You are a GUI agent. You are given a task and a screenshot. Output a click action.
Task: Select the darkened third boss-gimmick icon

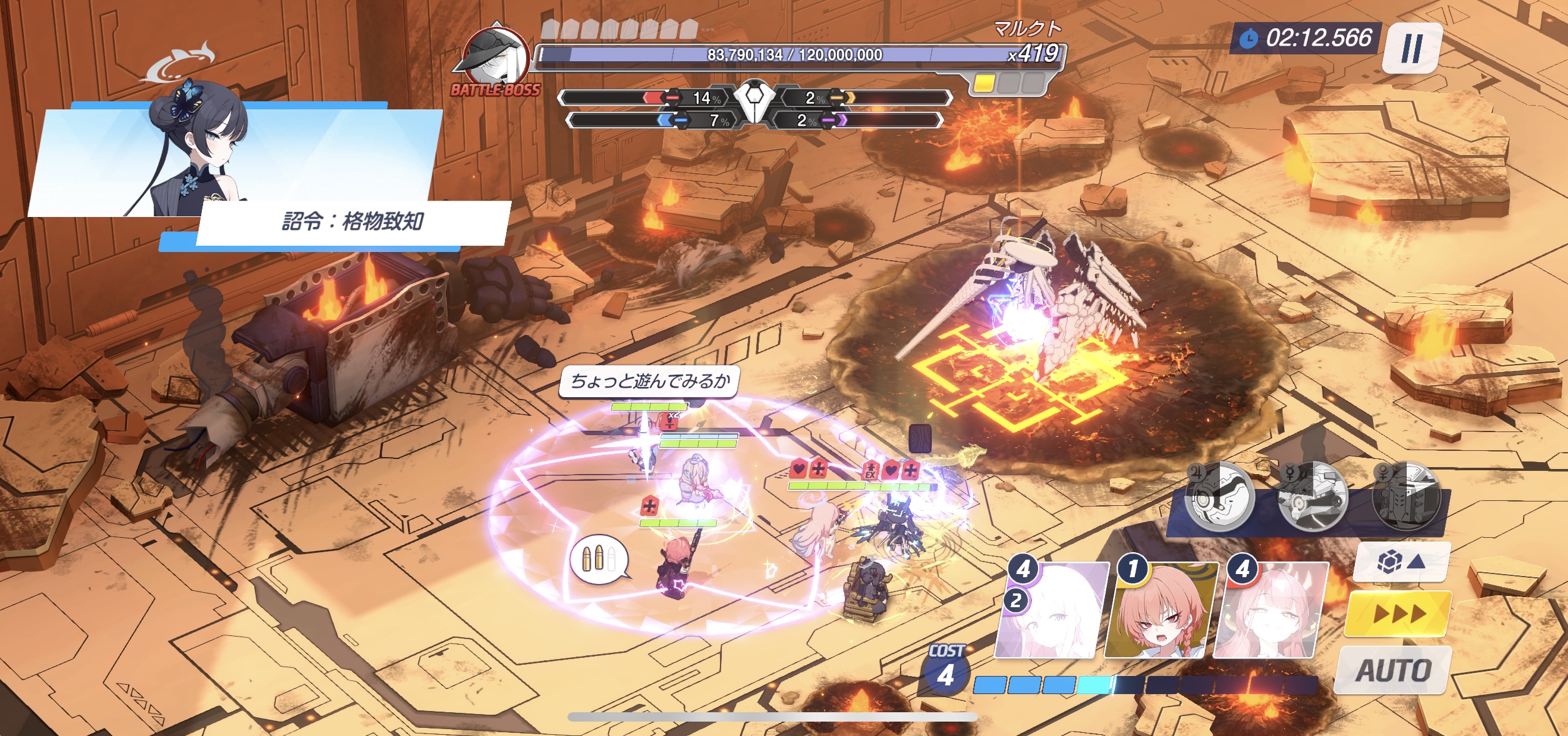pos(1406,497)
